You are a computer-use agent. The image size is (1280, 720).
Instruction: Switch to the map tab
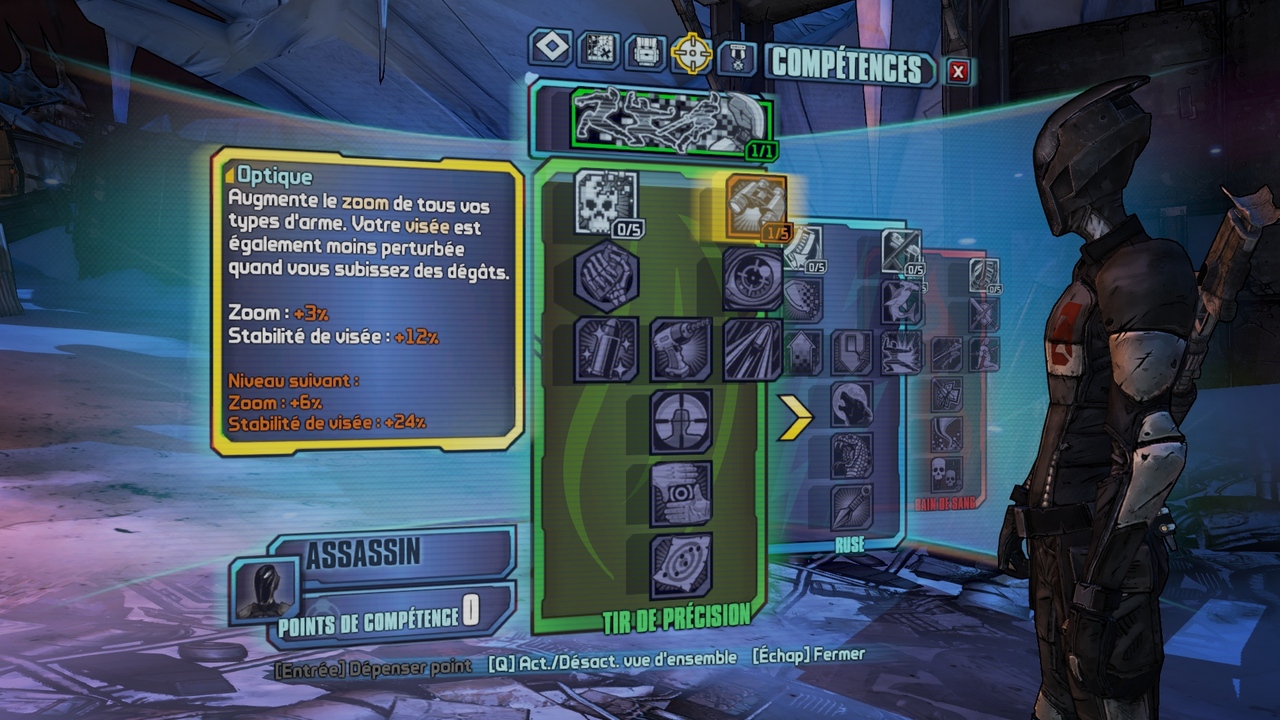598,50
